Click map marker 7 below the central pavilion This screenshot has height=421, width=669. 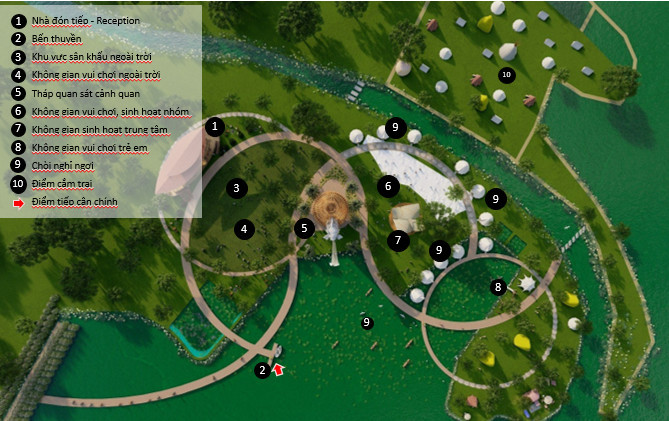(x=397, y=240)
